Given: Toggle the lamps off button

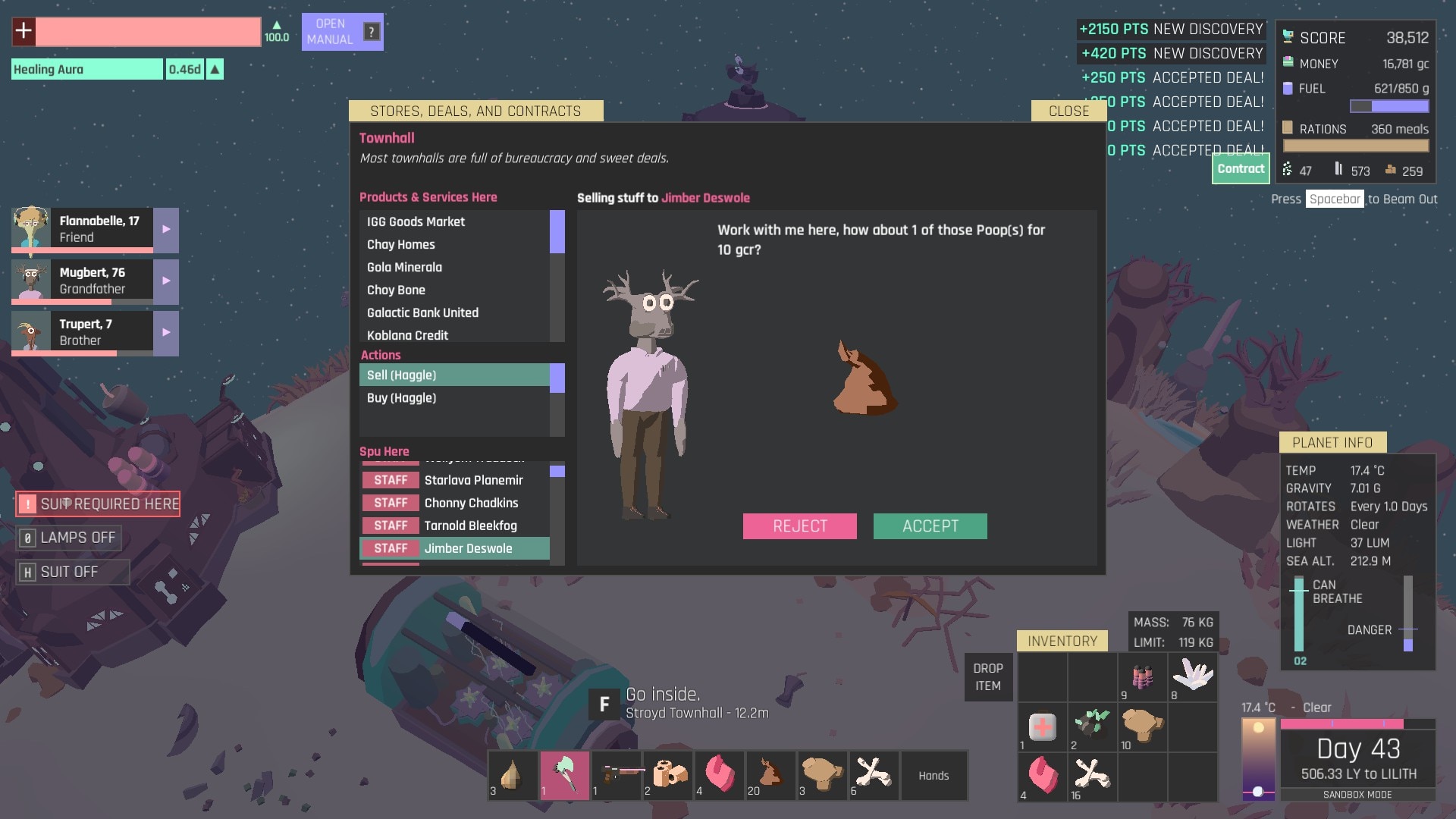Looking at the screenshot, I should (x=70, y=538).
